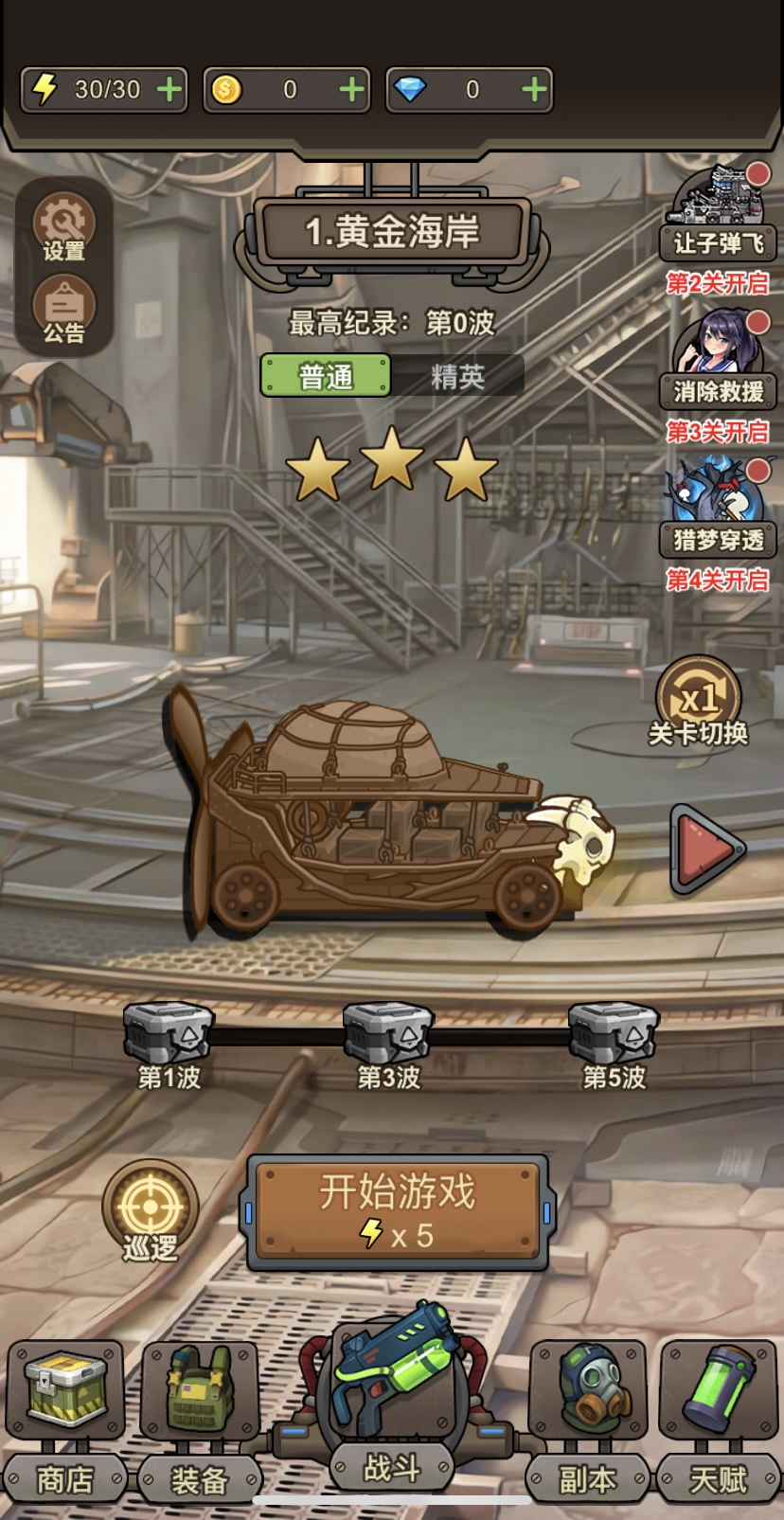The height and width of the screenshot is (1520, 784).
Task: Claim the 第3波 wave reward chest
Action: pos(388,1034)
